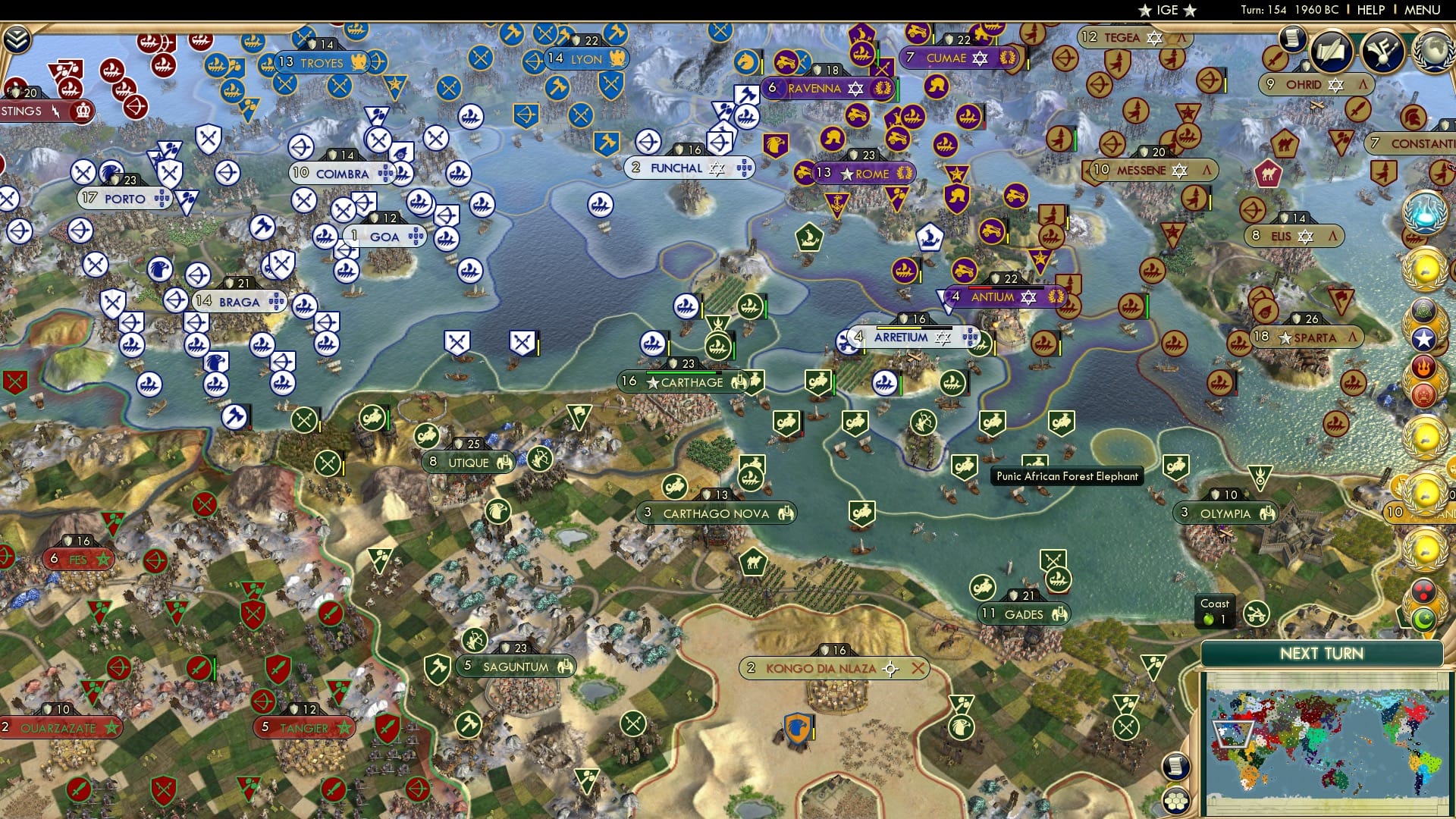This screenshot has width=1456, height=819.
Task: Toggle Strategic View with the hex grid icon
Action: (x=1175, y=801)
